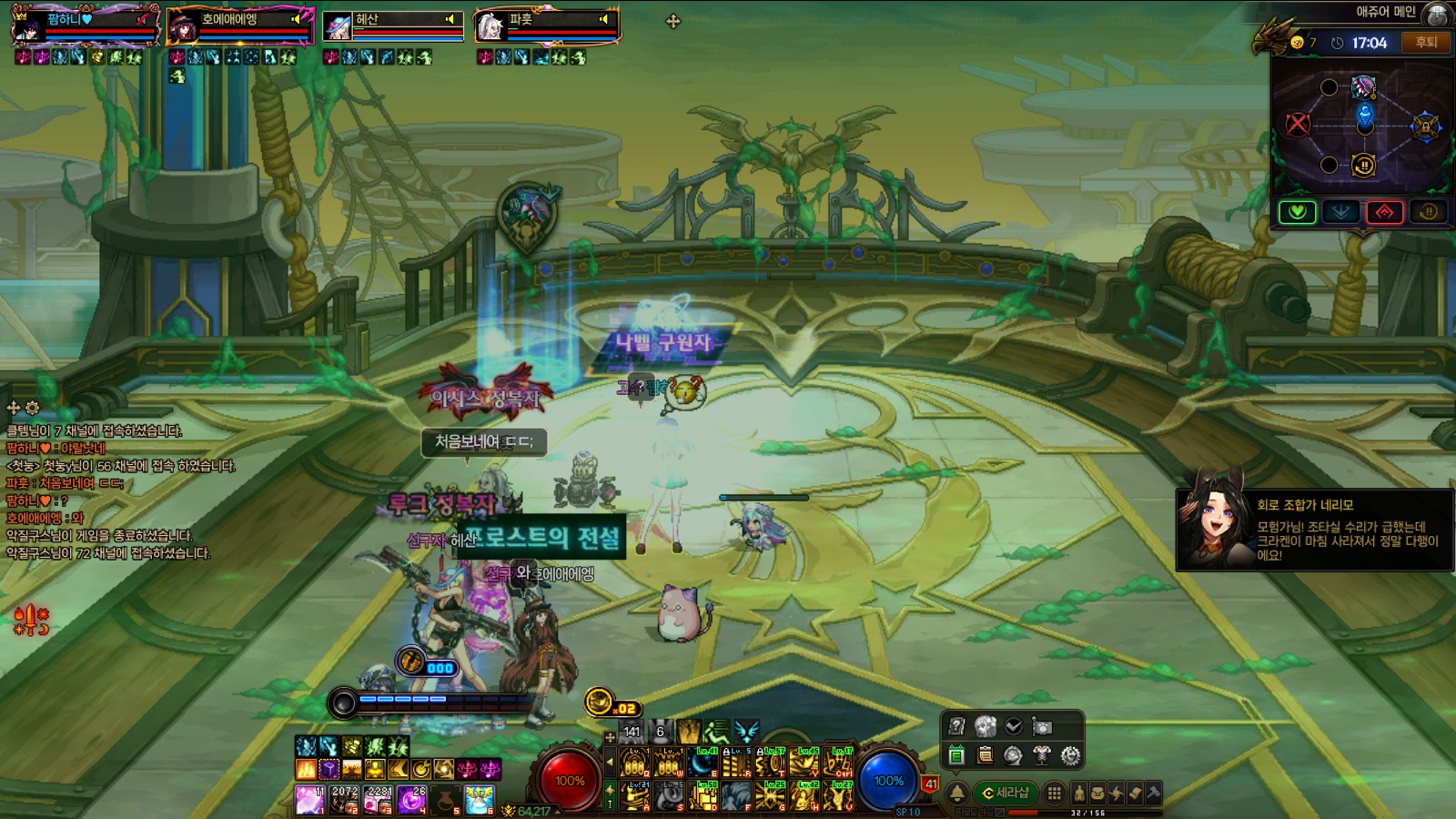1456x819 pixels.
Task: Select the monster boss node on minimap
Action: pyautogui.click(x=1363, y=87)
